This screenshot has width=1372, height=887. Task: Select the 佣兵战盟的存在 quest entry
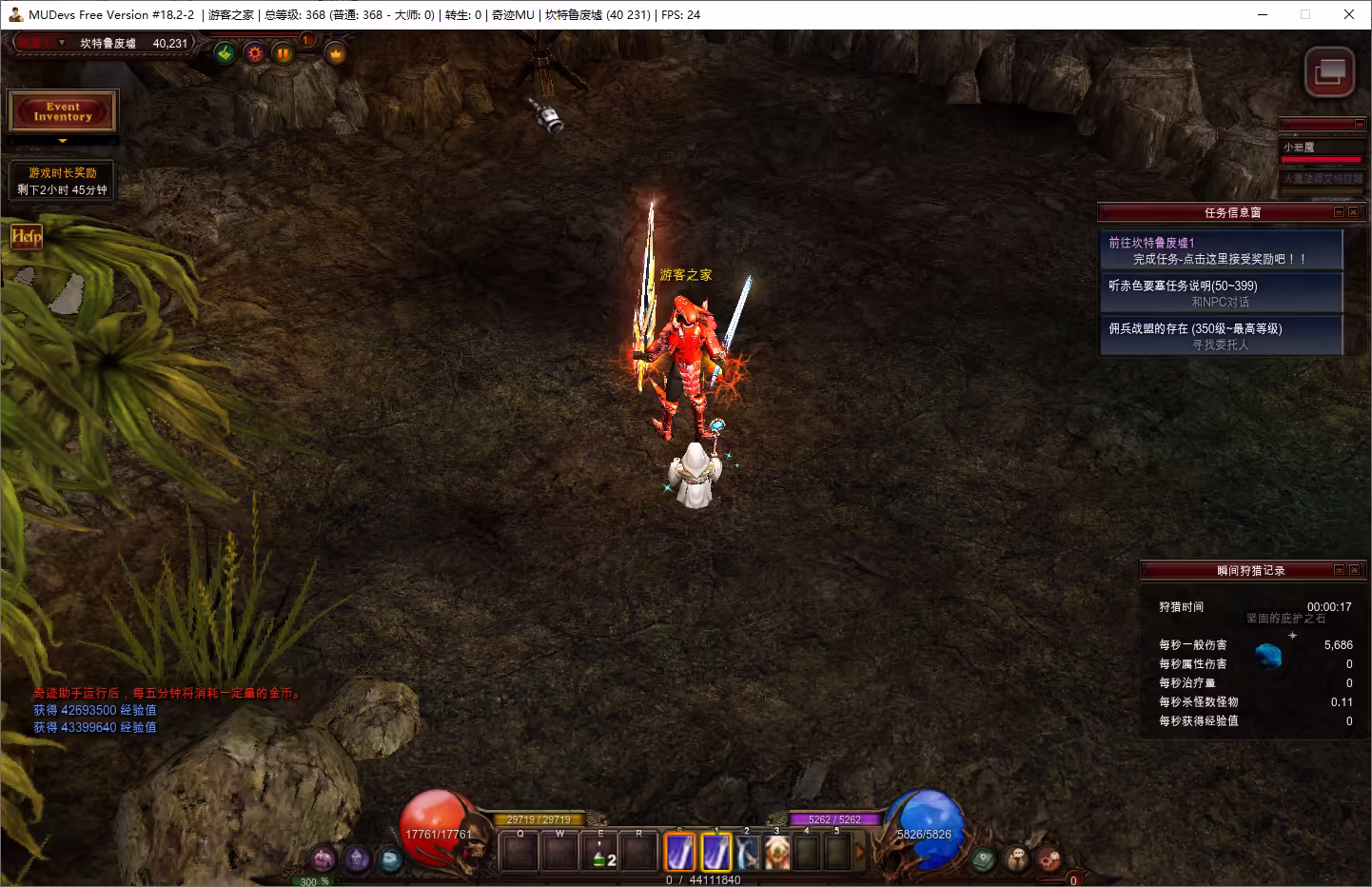click(1221, 336)
